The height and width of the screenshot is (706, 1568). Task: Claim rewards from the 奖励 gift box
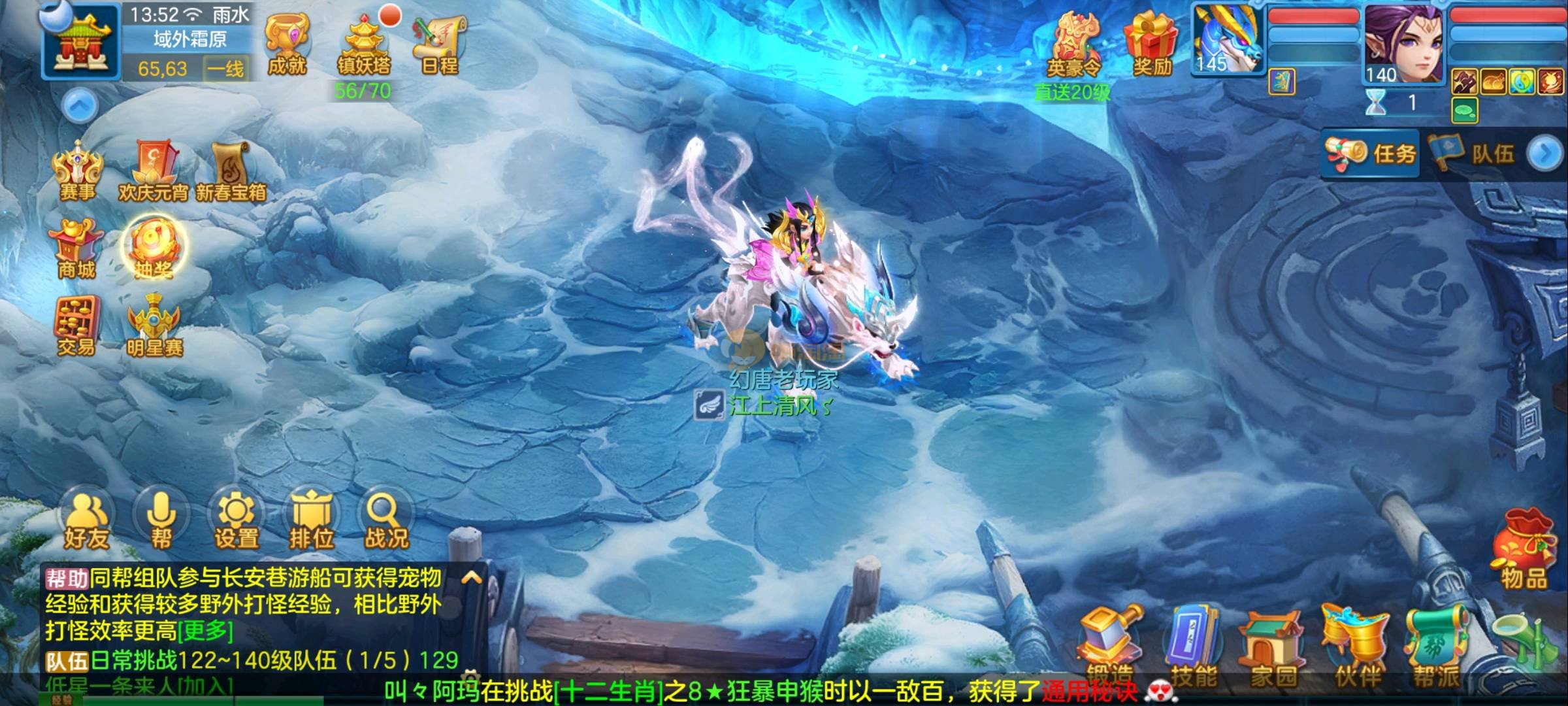(x=1151, y=43)
